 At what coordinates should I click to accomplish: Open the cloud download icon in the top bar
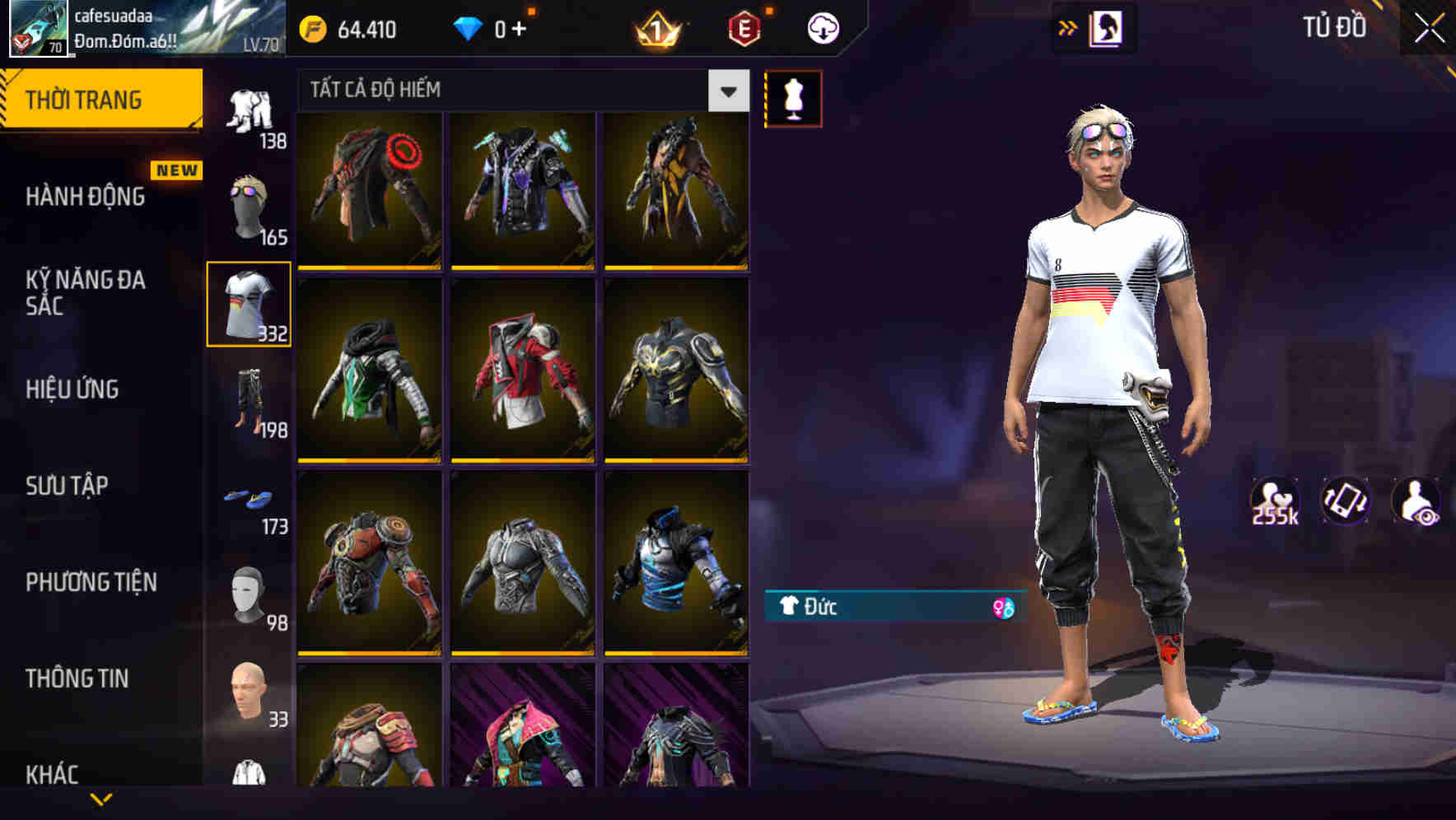pyautogui.click(x=823, y=27)
